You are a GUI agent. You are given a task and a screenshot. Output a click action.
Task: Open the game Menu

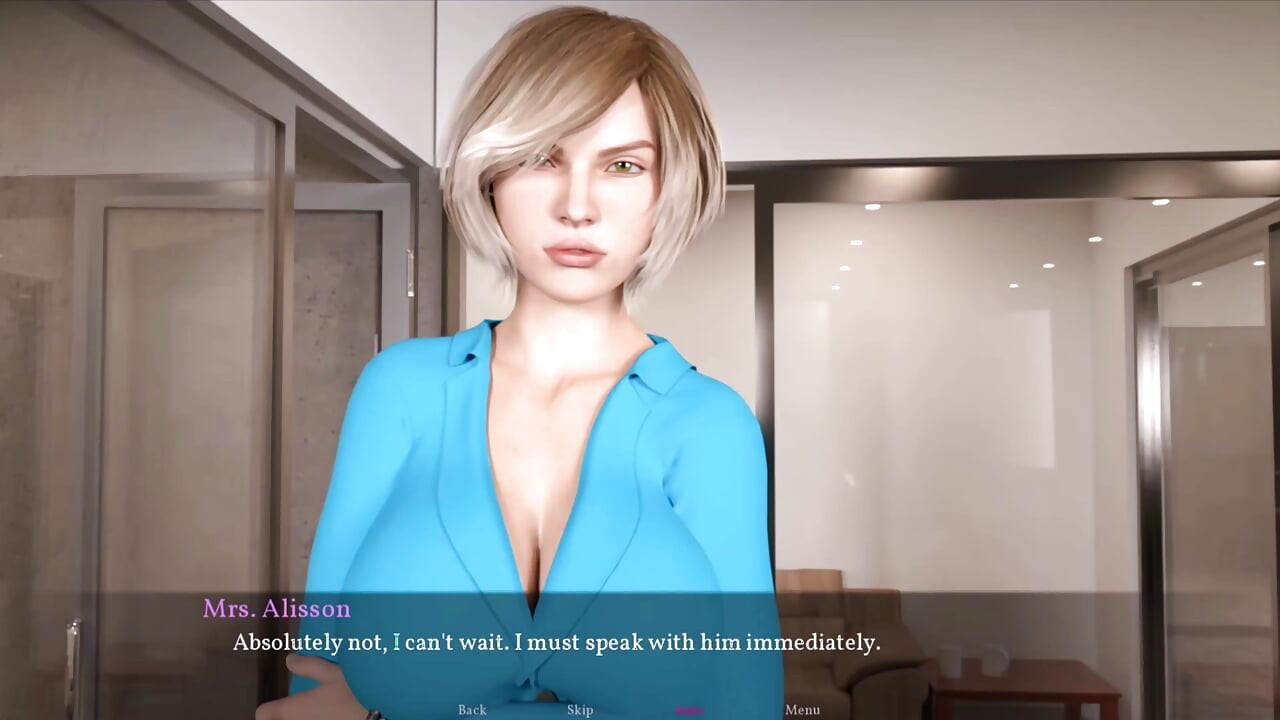[x=802, y=710]
